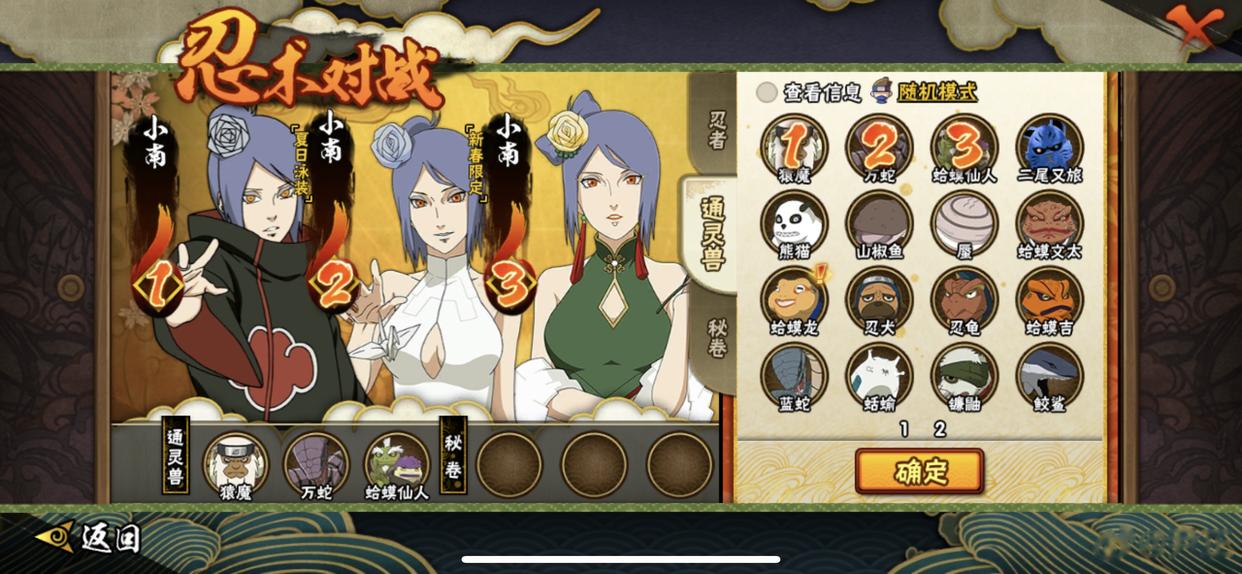Choose the 蛞蝓 slug summon

[879, 374]
